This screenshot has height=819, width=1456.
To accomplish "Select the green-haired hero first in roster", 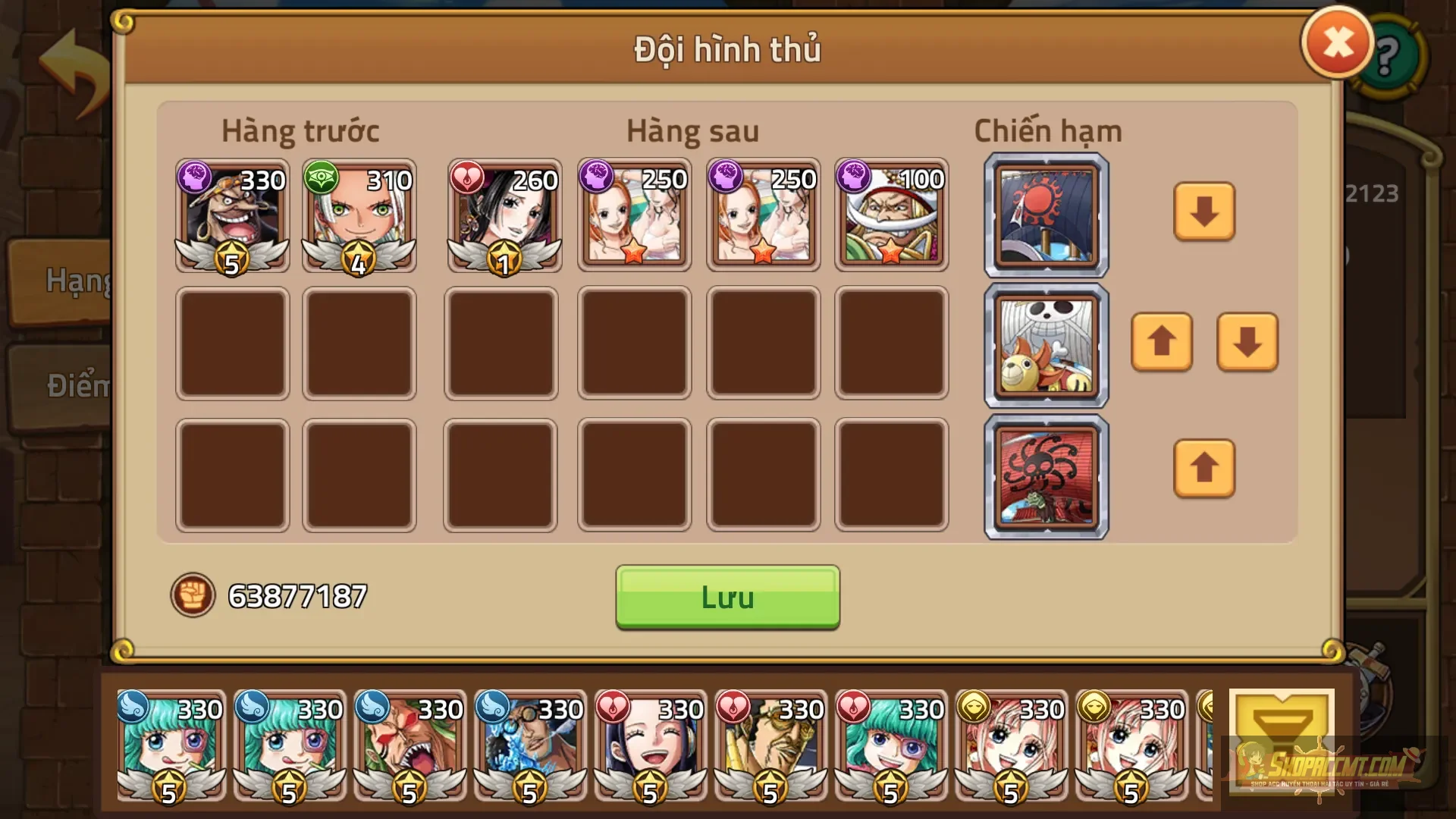I will 168,747.
